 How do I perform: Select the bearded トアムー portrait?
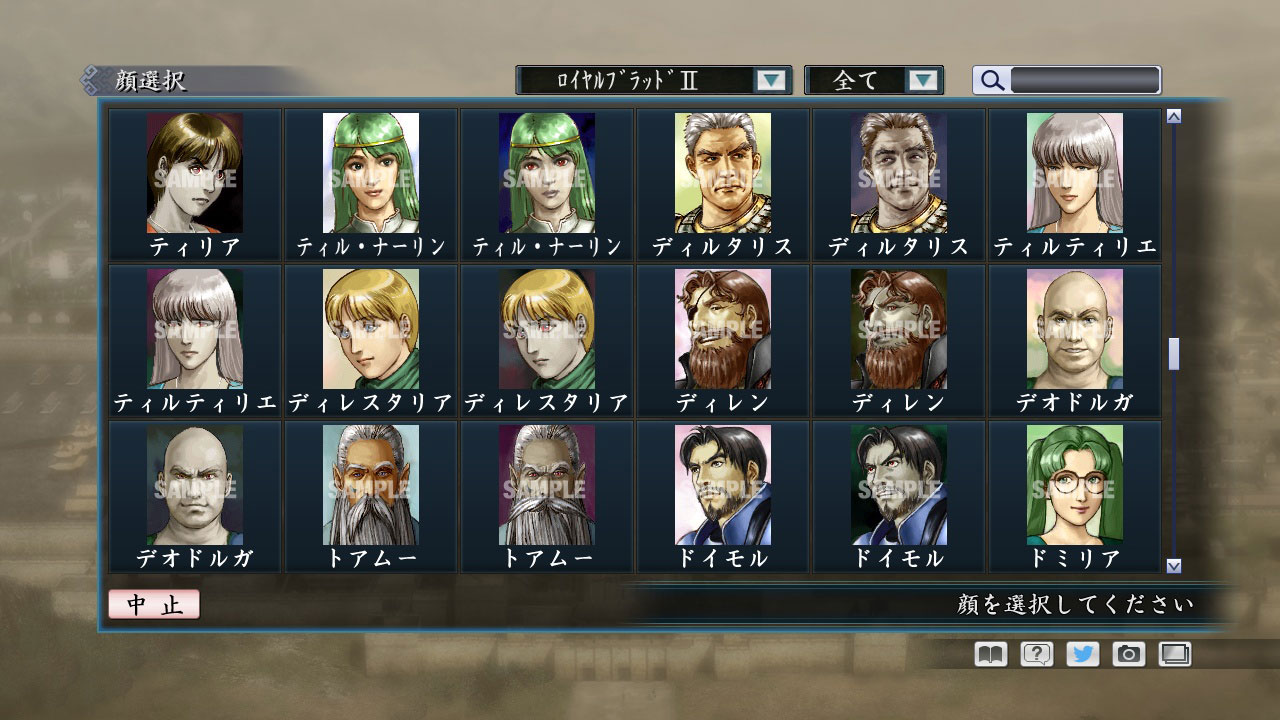coord(369,485)
